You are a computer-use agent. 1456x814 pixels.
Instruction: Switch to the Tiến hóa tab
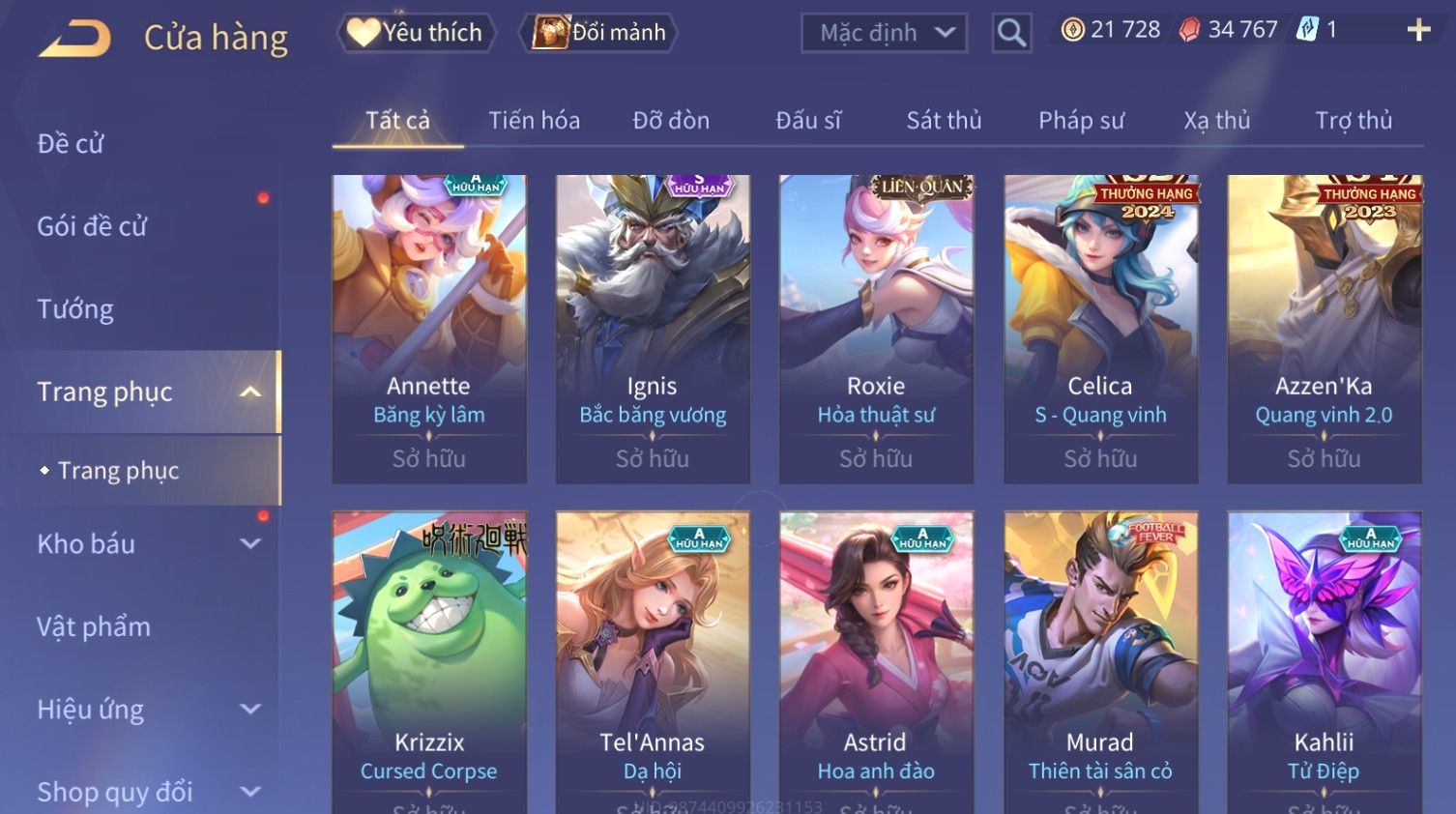point(534,121)
